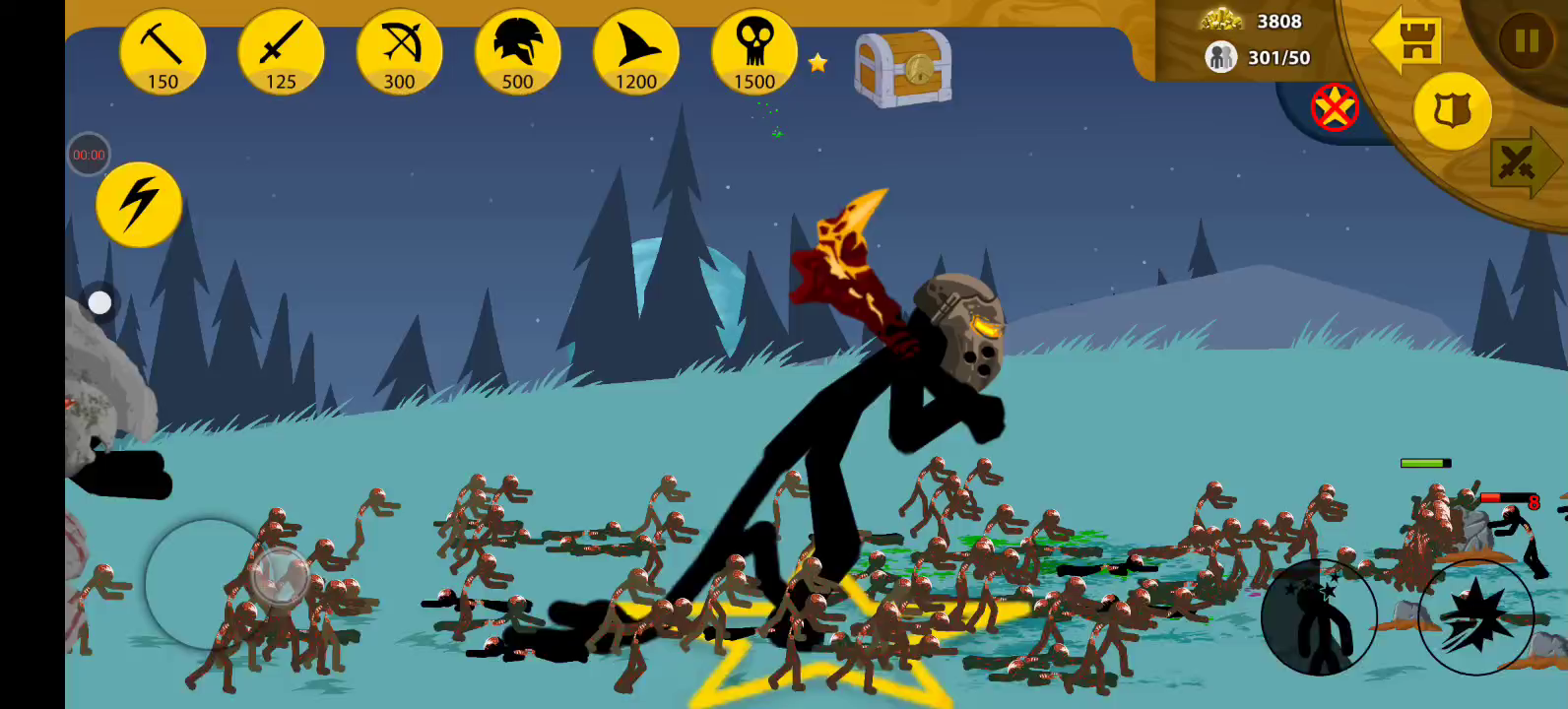Train a sword unit for 125 gold
The height and width of the screenshot is (709, 1568).
tap(281, 53)
